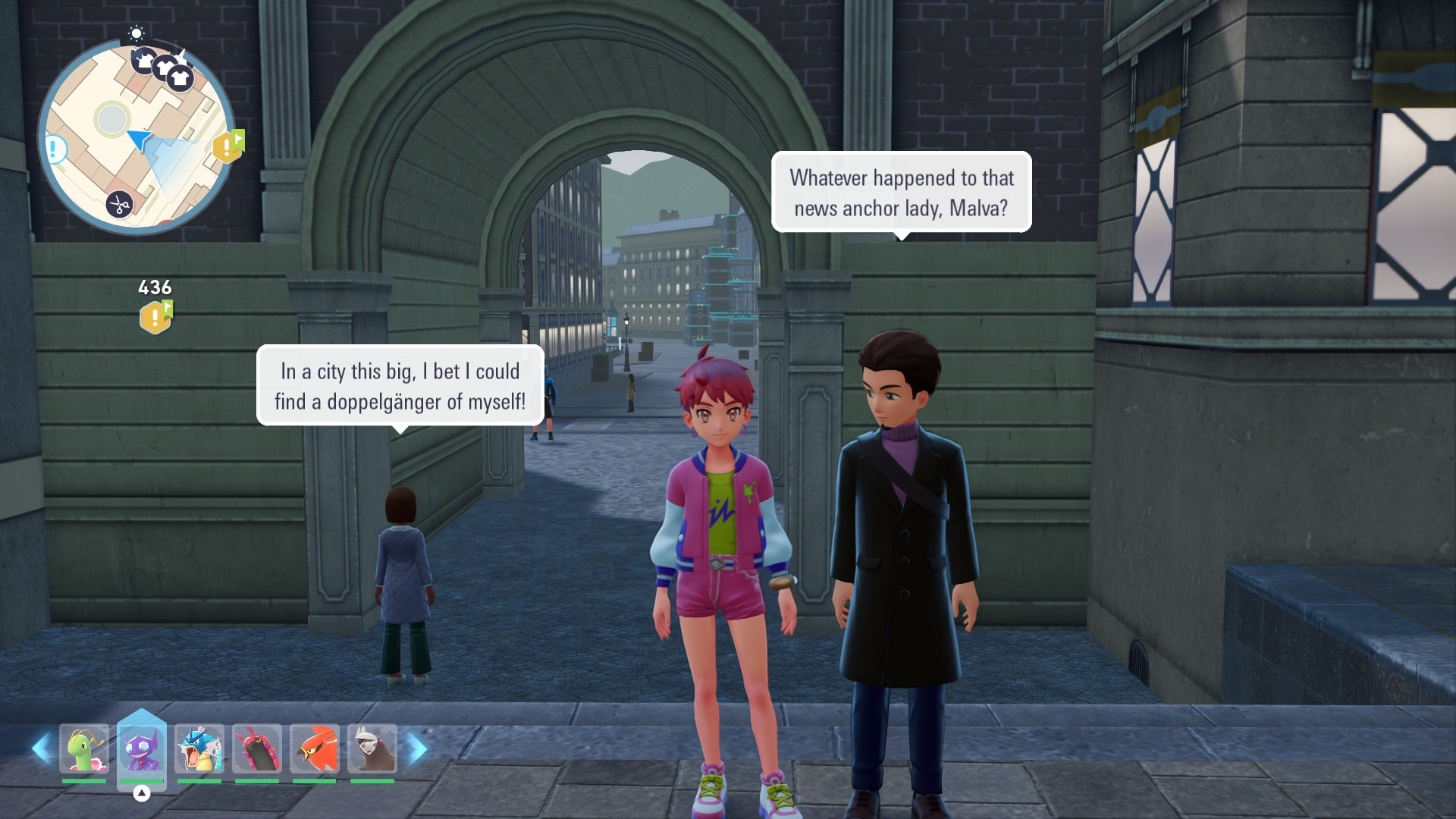1456x819 pixels.
Task: Select the scissors salon marker on minimap
Action: tap(119, 204)
